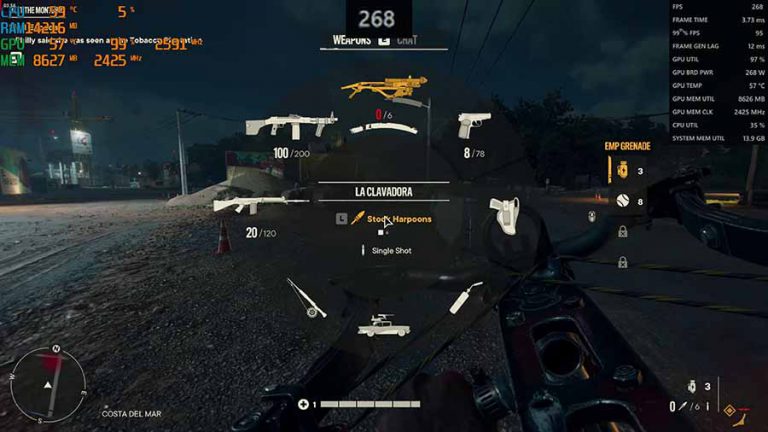Open the Weapons tab

pos(352,41)
